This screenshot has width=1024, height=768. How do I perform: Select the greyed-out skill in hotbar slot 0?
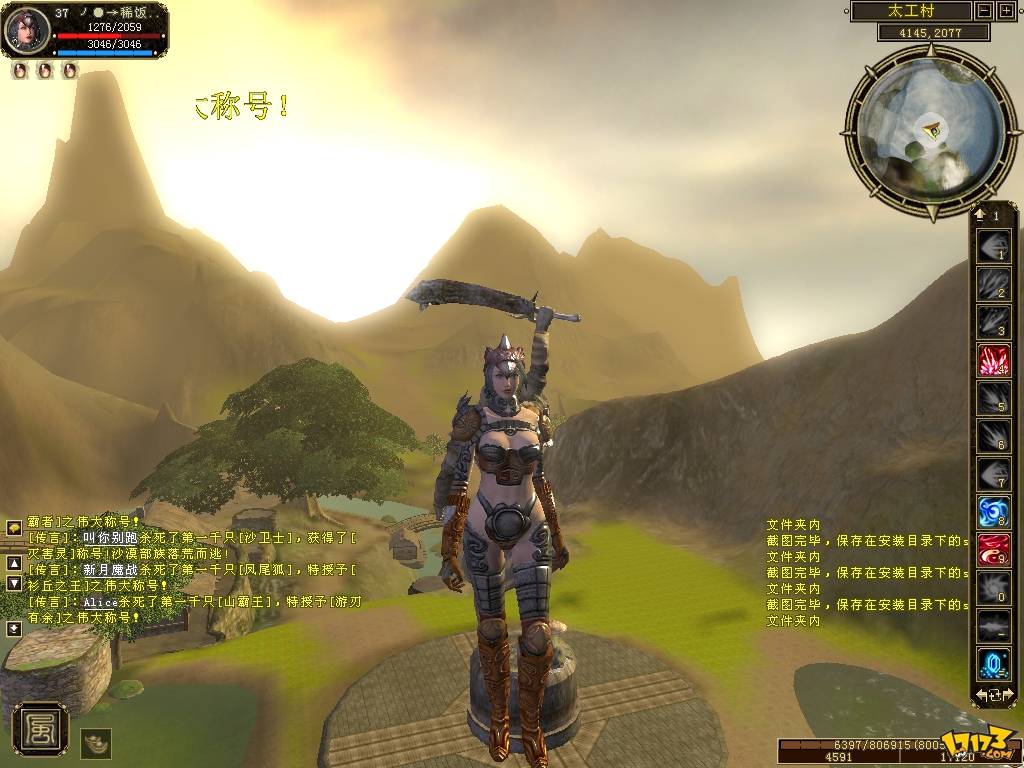[x=993, y=588]
